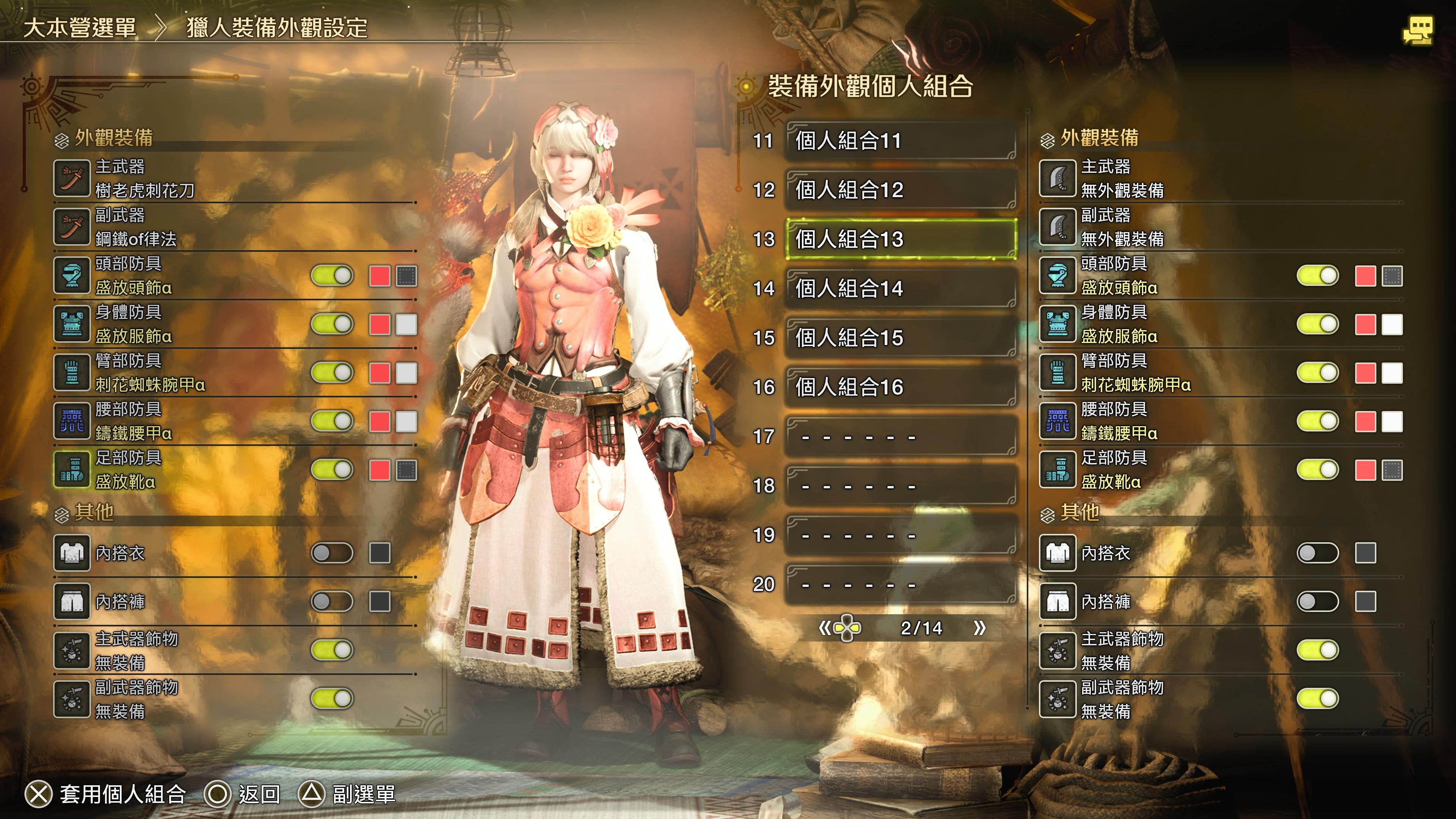
Task: Click the highlighted 個人組合13 set
Action: click(901, 239)
